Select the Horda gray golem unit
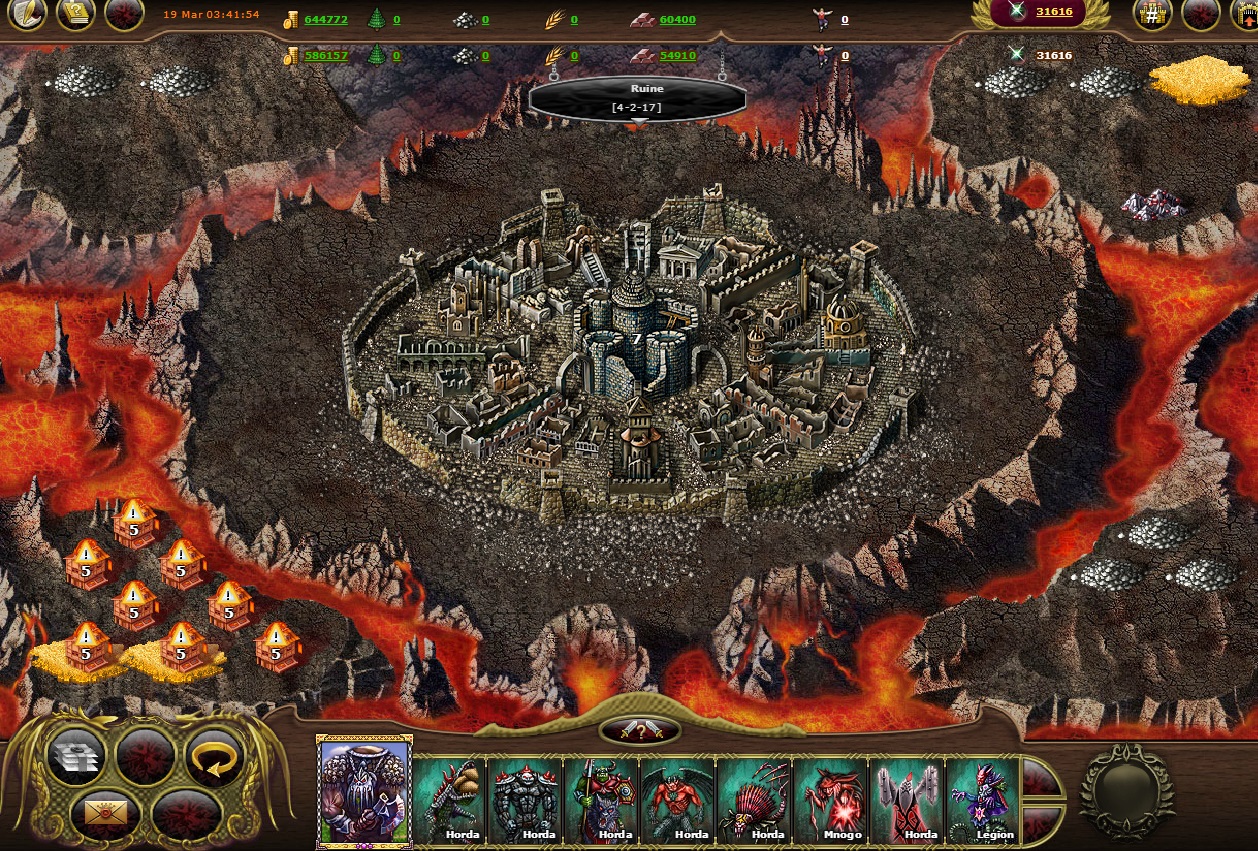Screen dimensions: 1258x851 (525, 799)
